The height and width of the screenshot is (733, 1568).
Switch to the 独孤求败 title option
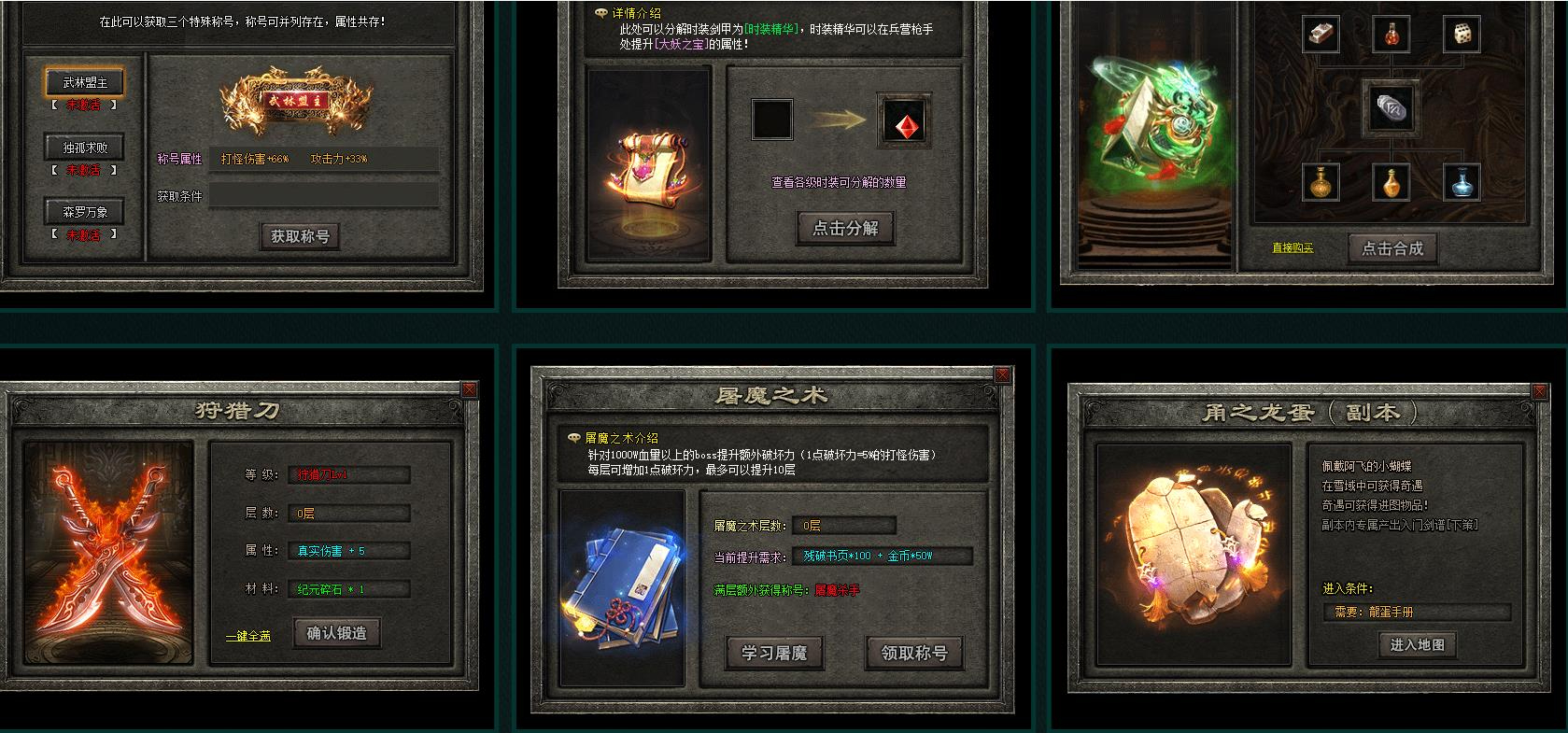[x=83, y=148]
